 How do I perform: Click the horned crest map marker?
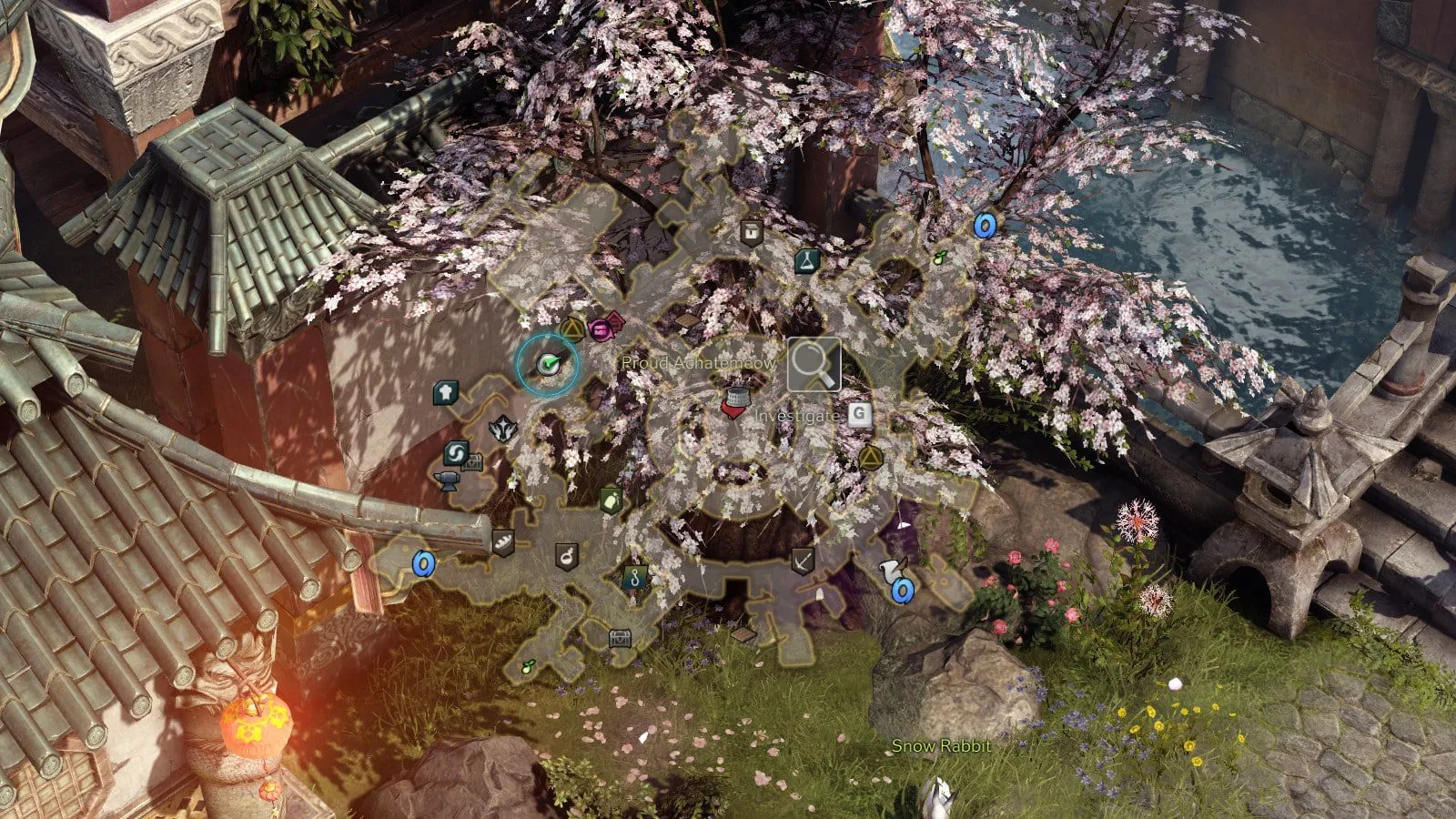[502, 429]
